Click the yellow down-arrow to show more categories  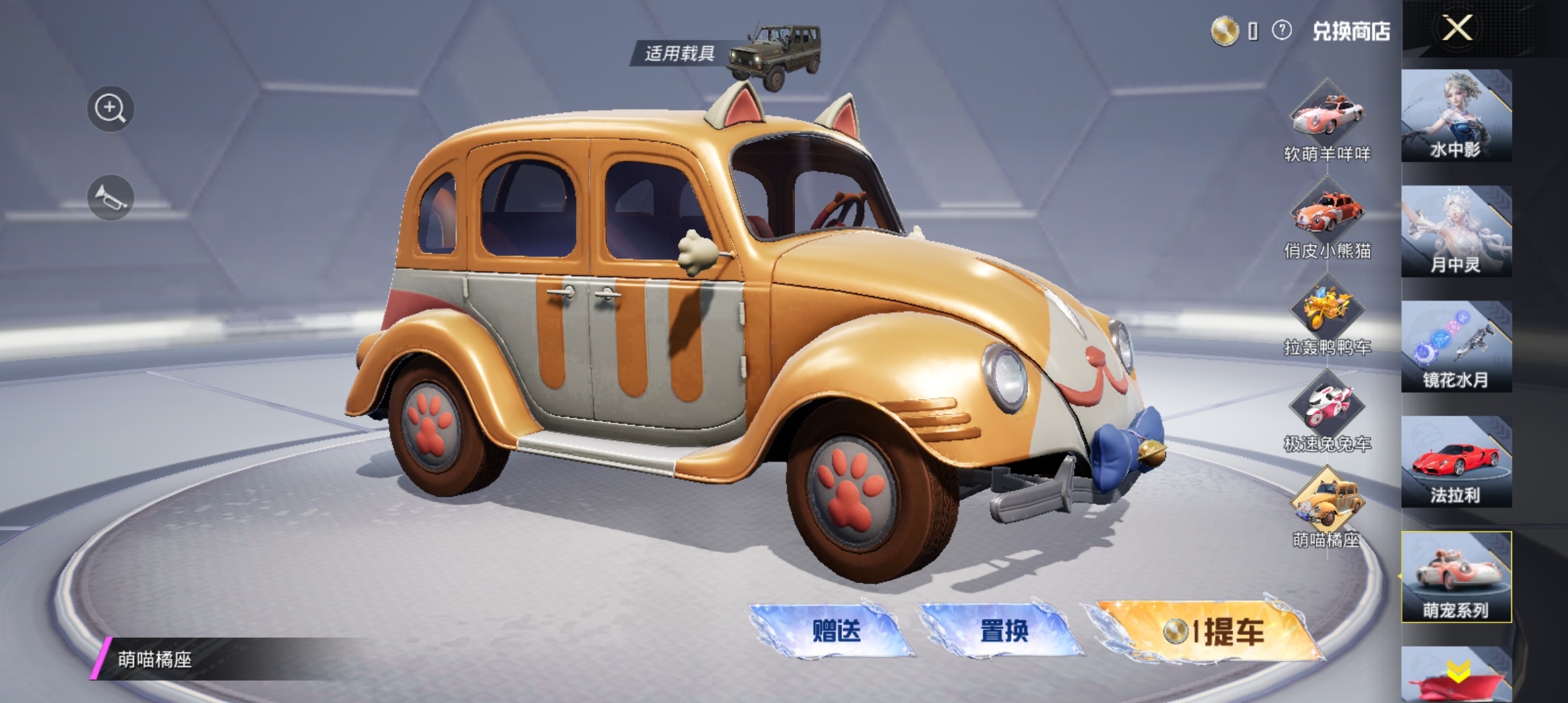coord(1457,672)
